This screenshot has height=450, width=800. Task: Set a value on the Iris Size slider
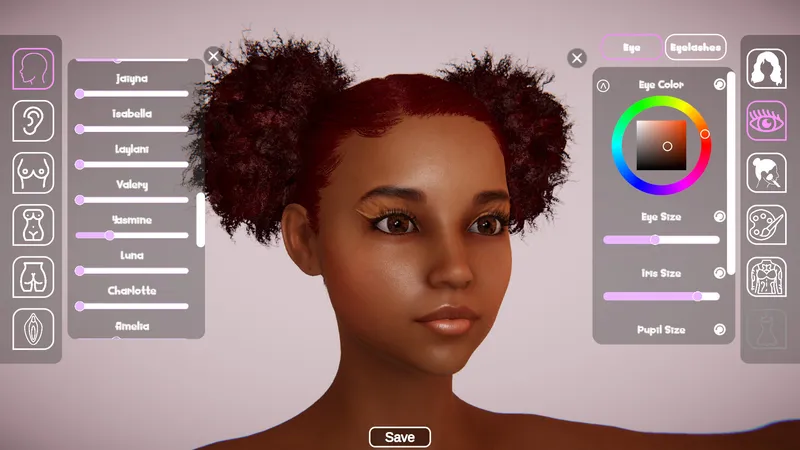[x=661, y=296]
